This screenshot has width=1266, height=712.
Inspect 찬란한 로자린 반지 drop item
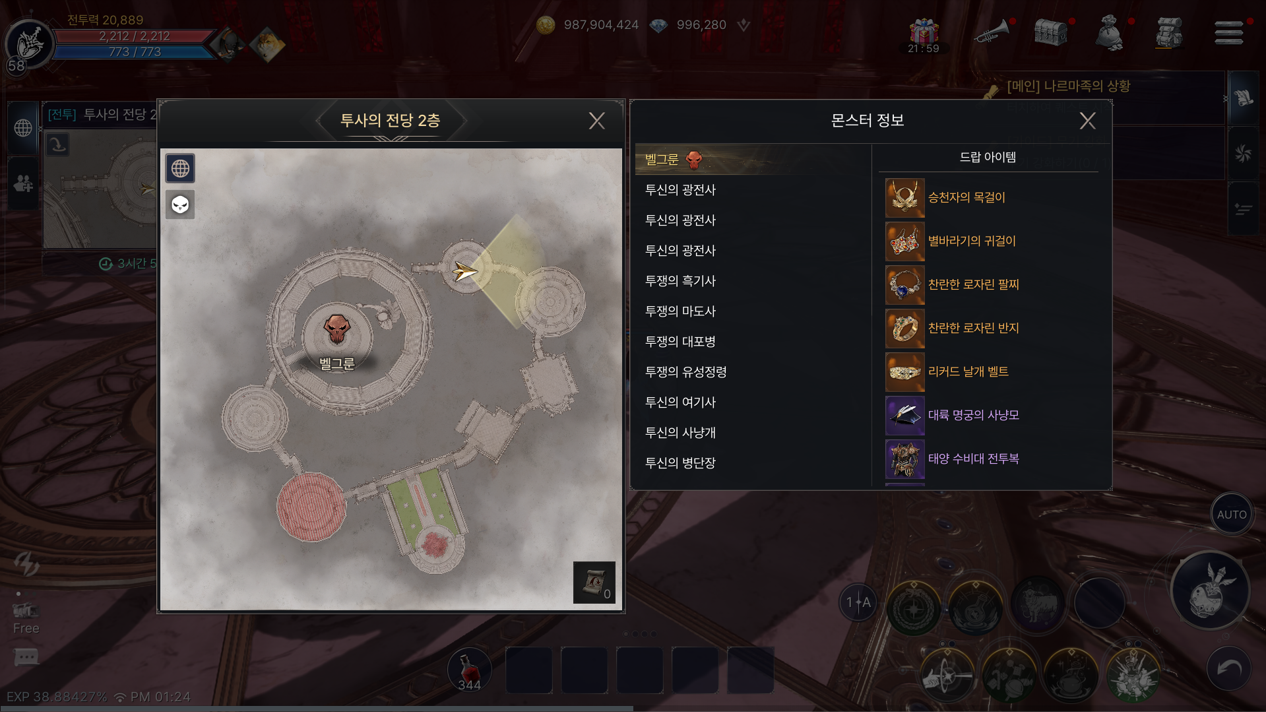tap(972, 328)
